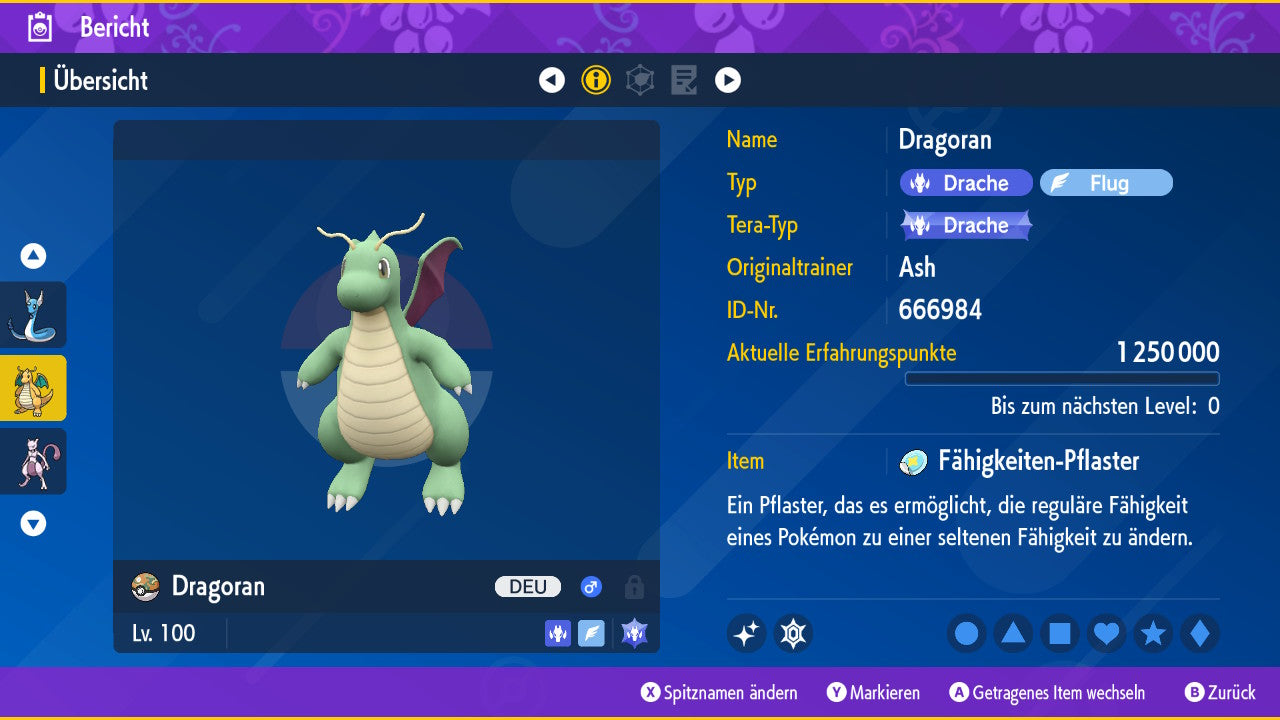Screen dimensions: 1280x720
Task: Open the notes and moves tab
Action: tap(684, 80)
